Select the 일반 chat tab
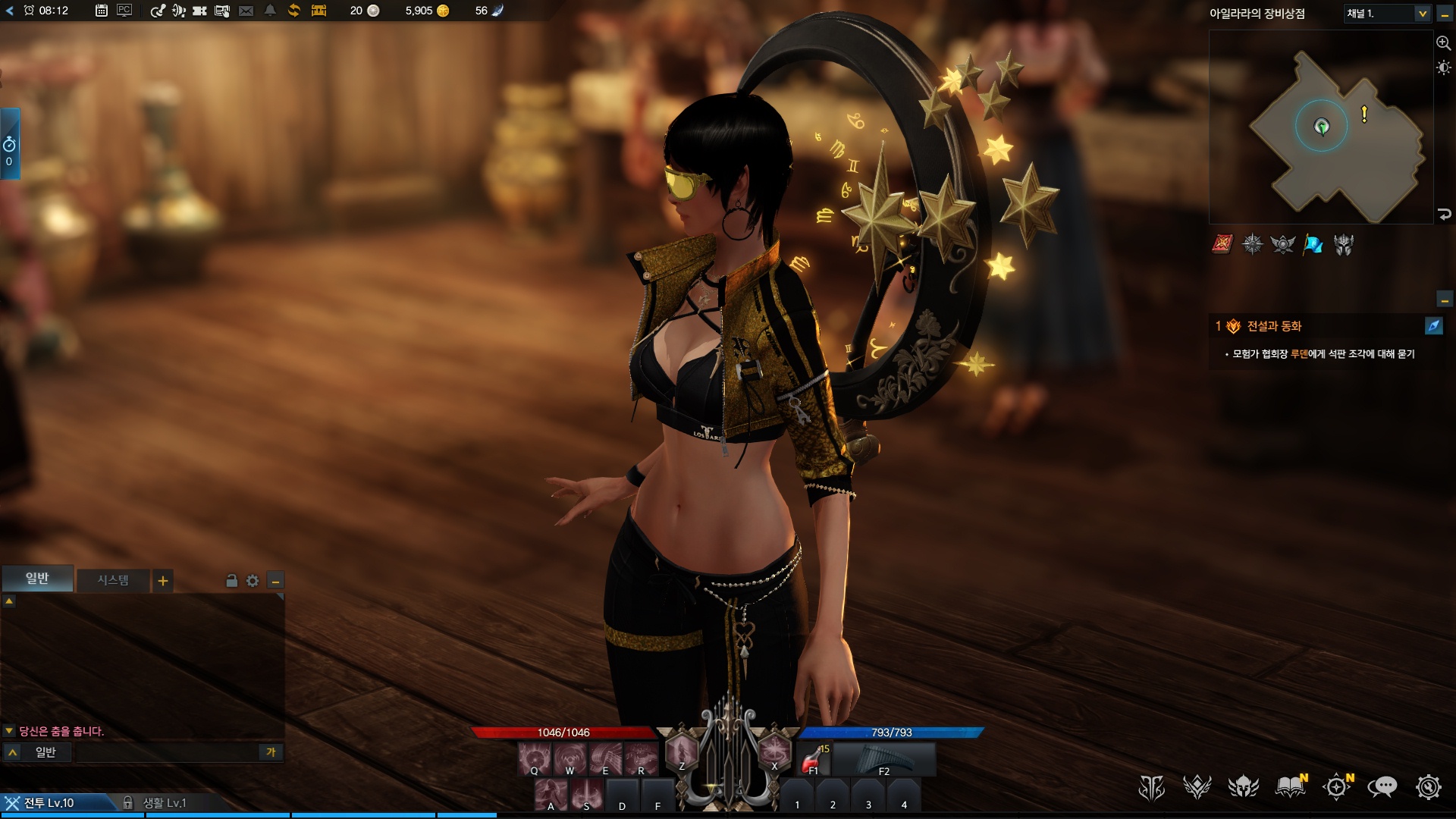The image size is (1456, 819). tap(37, 579)
